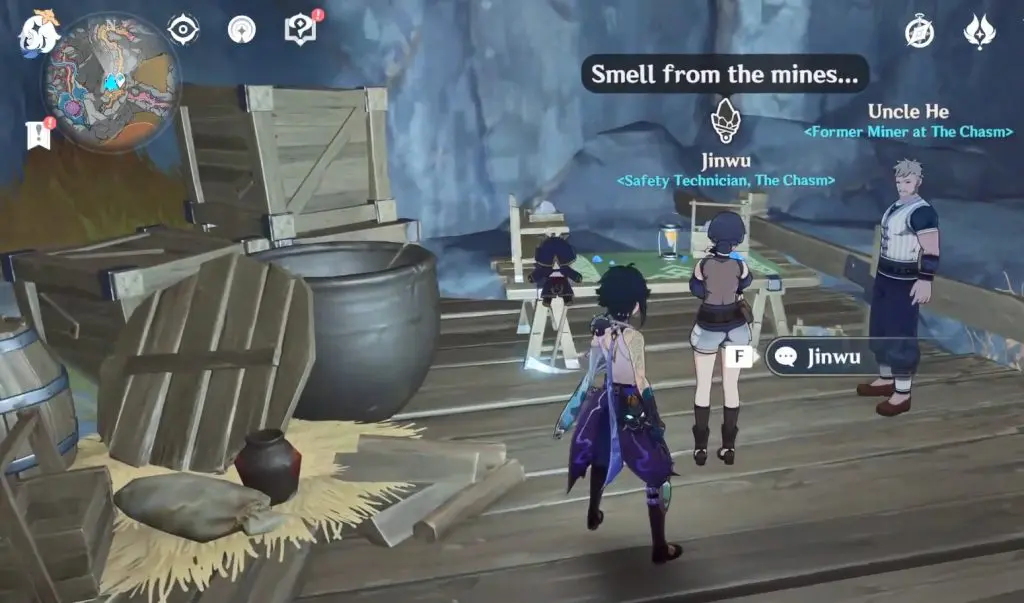Screen dimensions: 1024x603
Task: Open the circular minimap
Action: pyautogui.click(x=112, y=80)
